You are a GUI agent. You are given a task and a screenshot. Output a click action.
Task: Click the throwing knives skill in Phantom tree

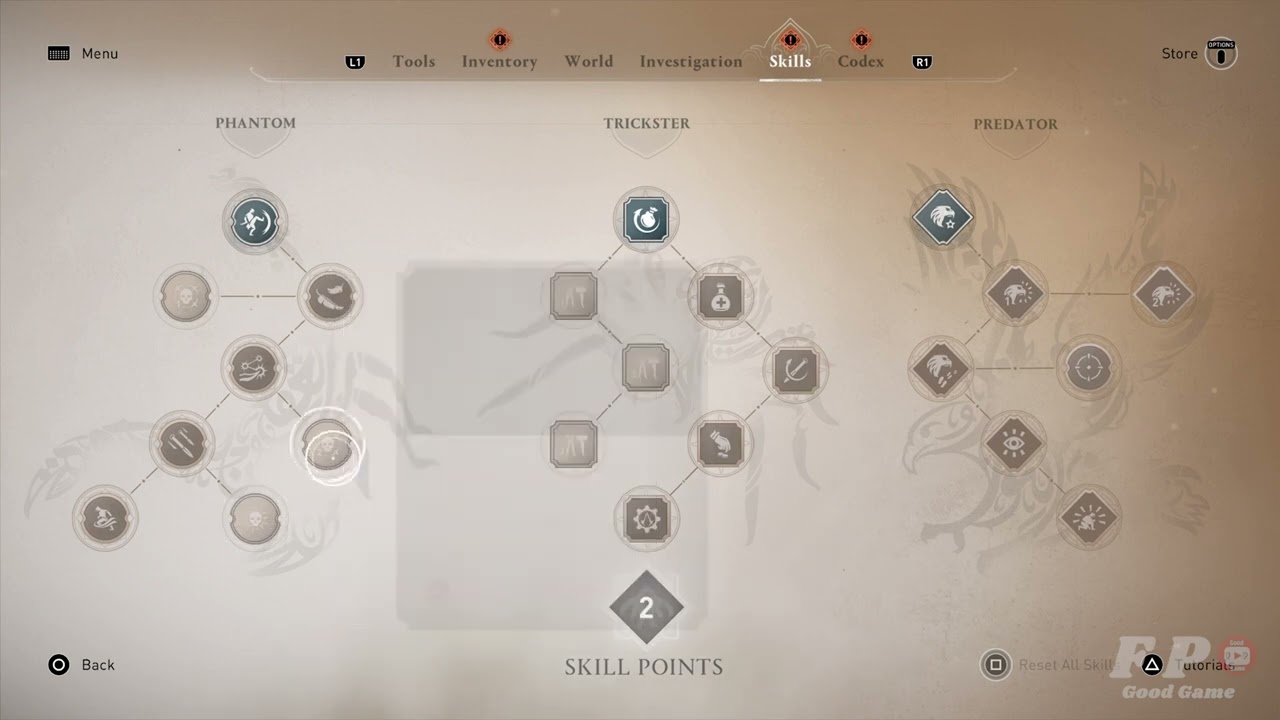(x=181, y=443)
